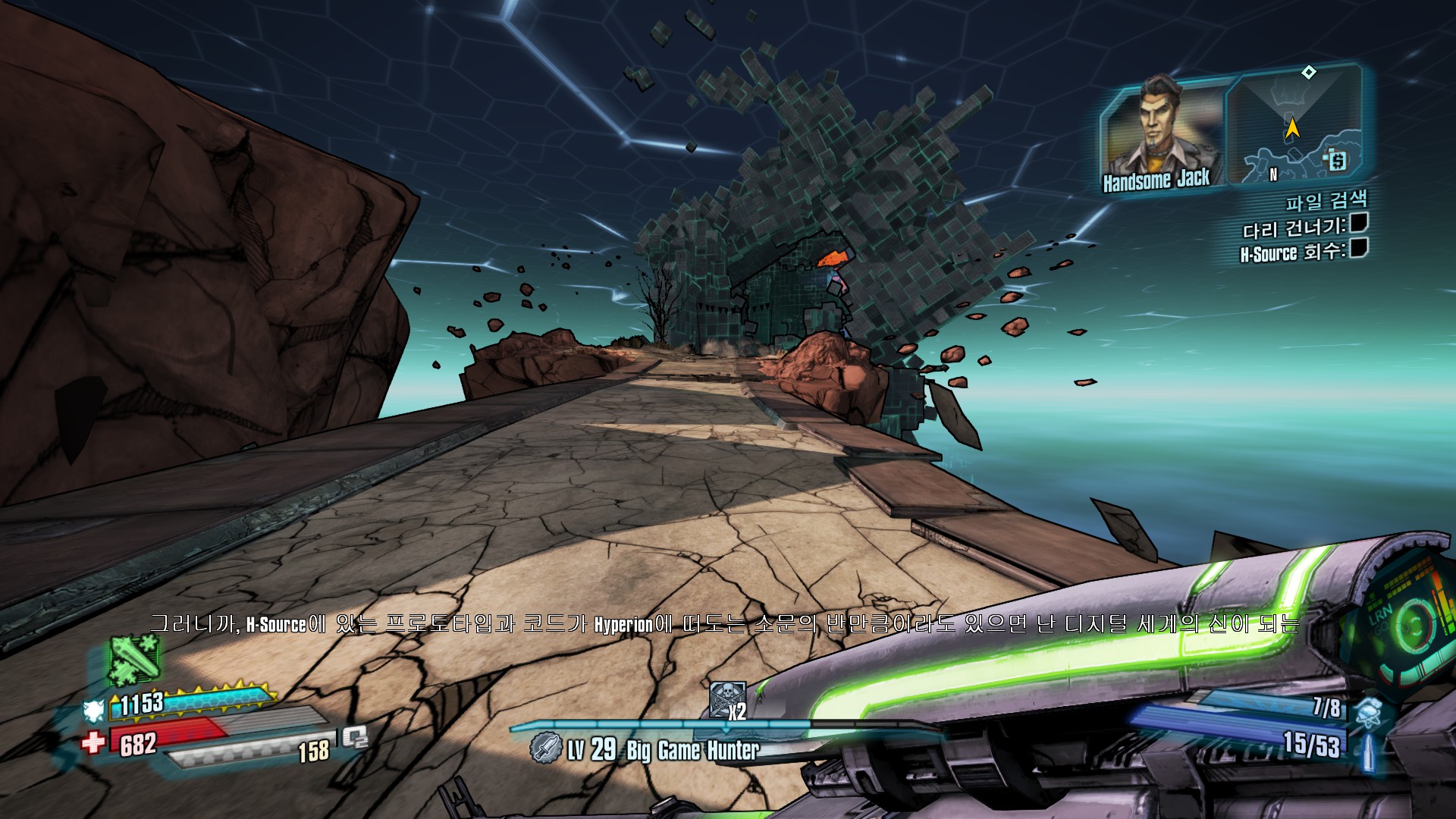Click the O2 oxygen tank icon
The width and height of the screenshot is (1456, 819).
pos(355,737)
